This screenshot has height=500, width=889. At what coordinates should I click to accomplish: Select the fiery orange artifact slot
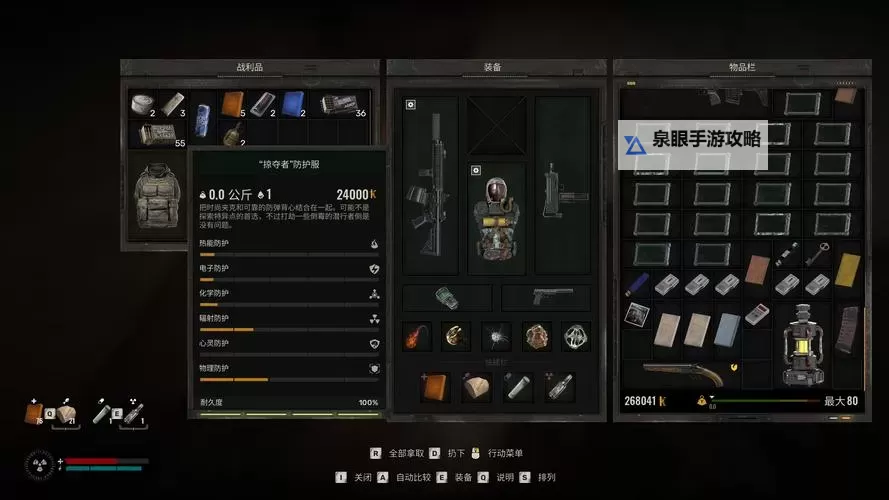tap(416, 337)
